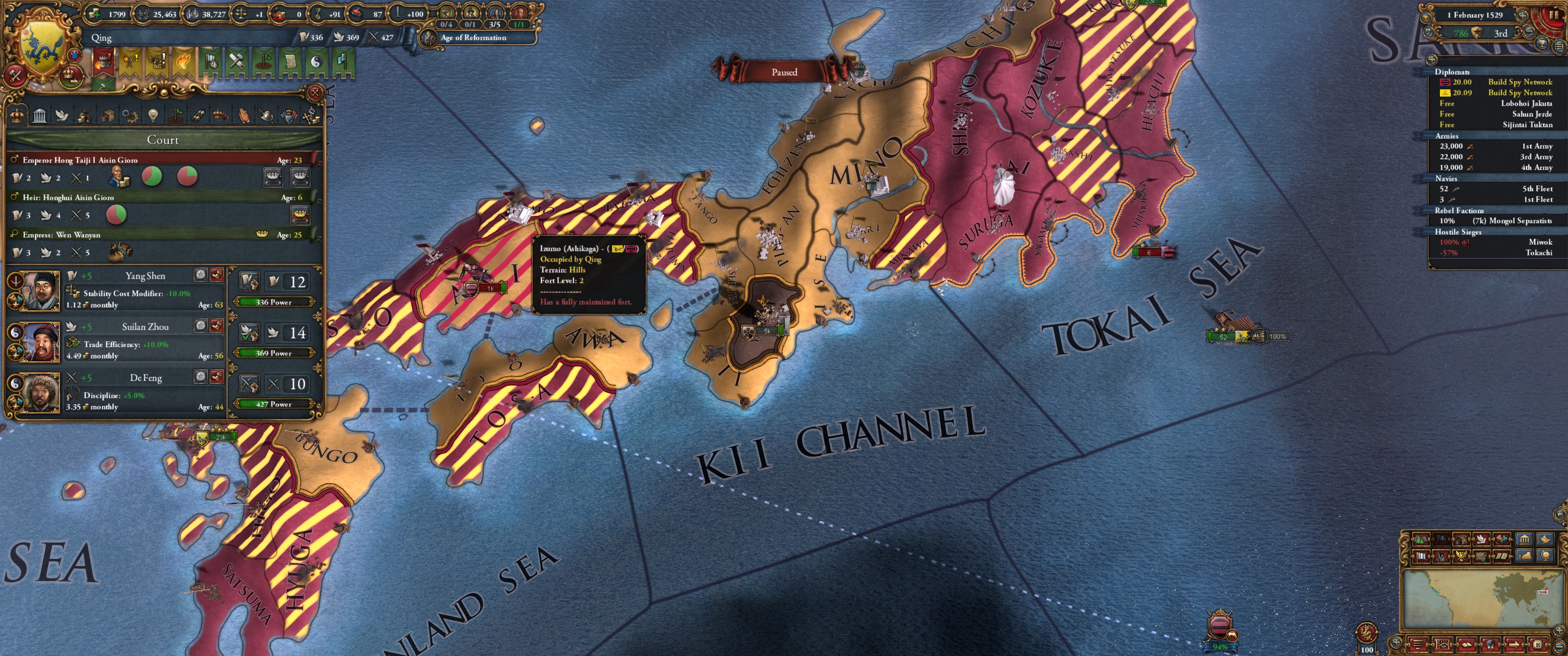This screenshot has width=1568, height=656.
Task: Open the Religion praying-hands icon
Action: pos(243,116)
